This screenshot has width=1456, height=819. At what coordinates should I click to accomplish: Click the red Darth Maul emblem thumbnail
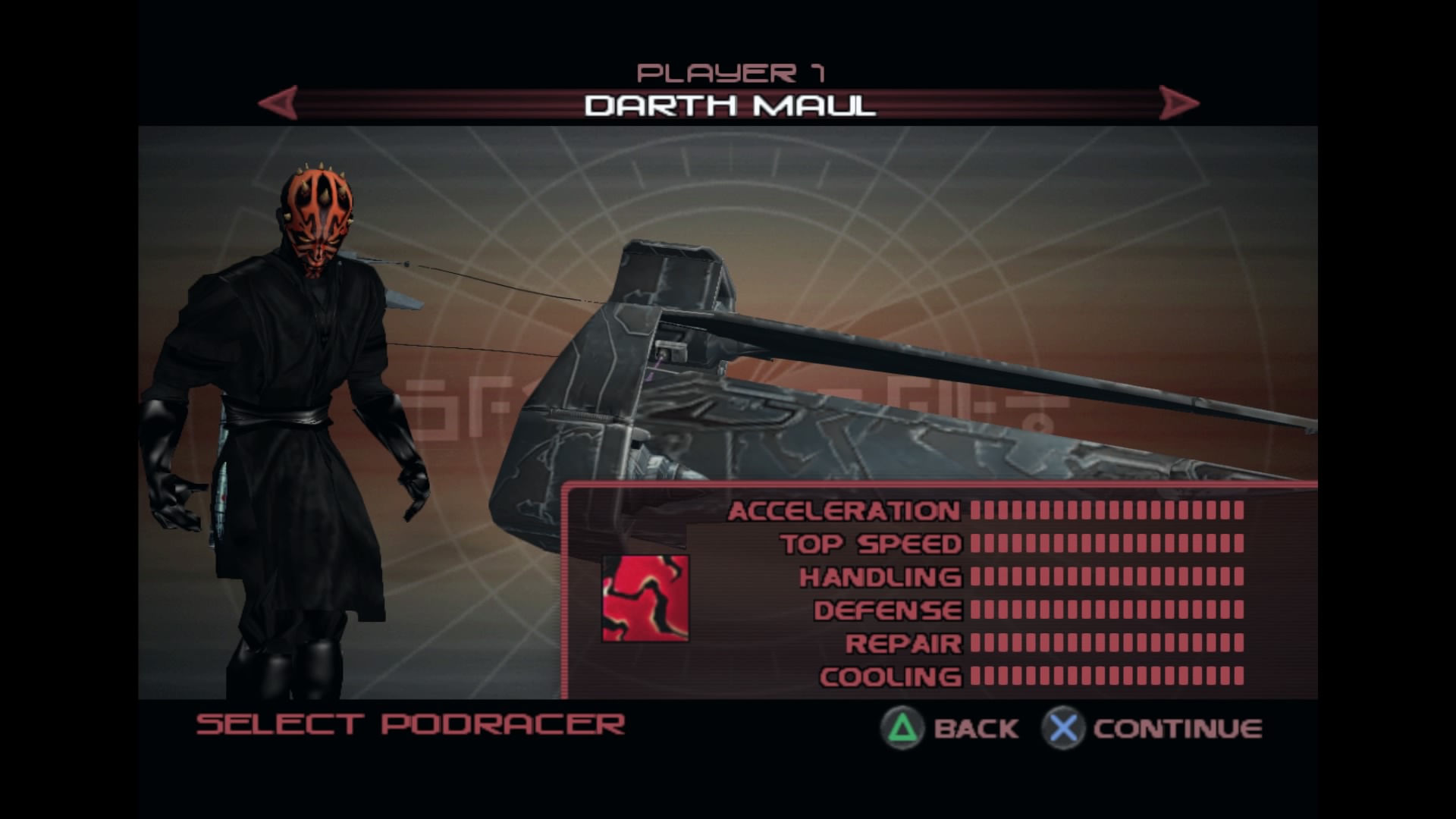tap(645, 598)
